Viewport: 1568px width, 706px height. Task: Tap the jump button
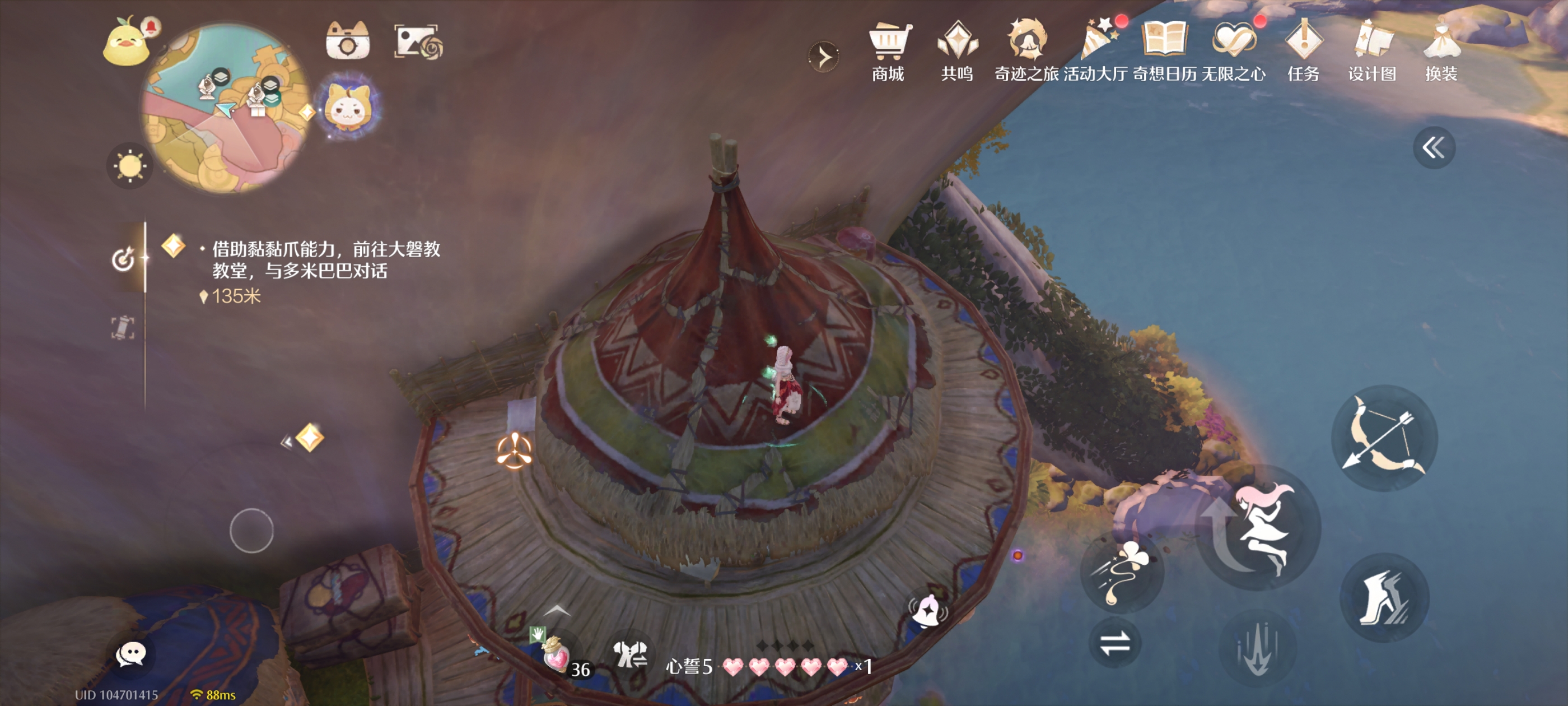click(x=1259, y=527)
